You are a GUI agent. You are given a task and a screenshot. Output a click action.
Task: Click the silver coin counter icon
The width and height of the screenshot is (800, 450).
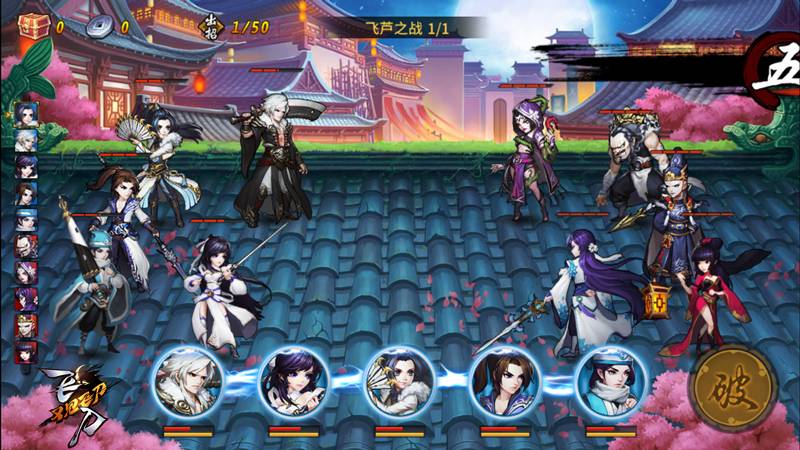pos(100,27)
